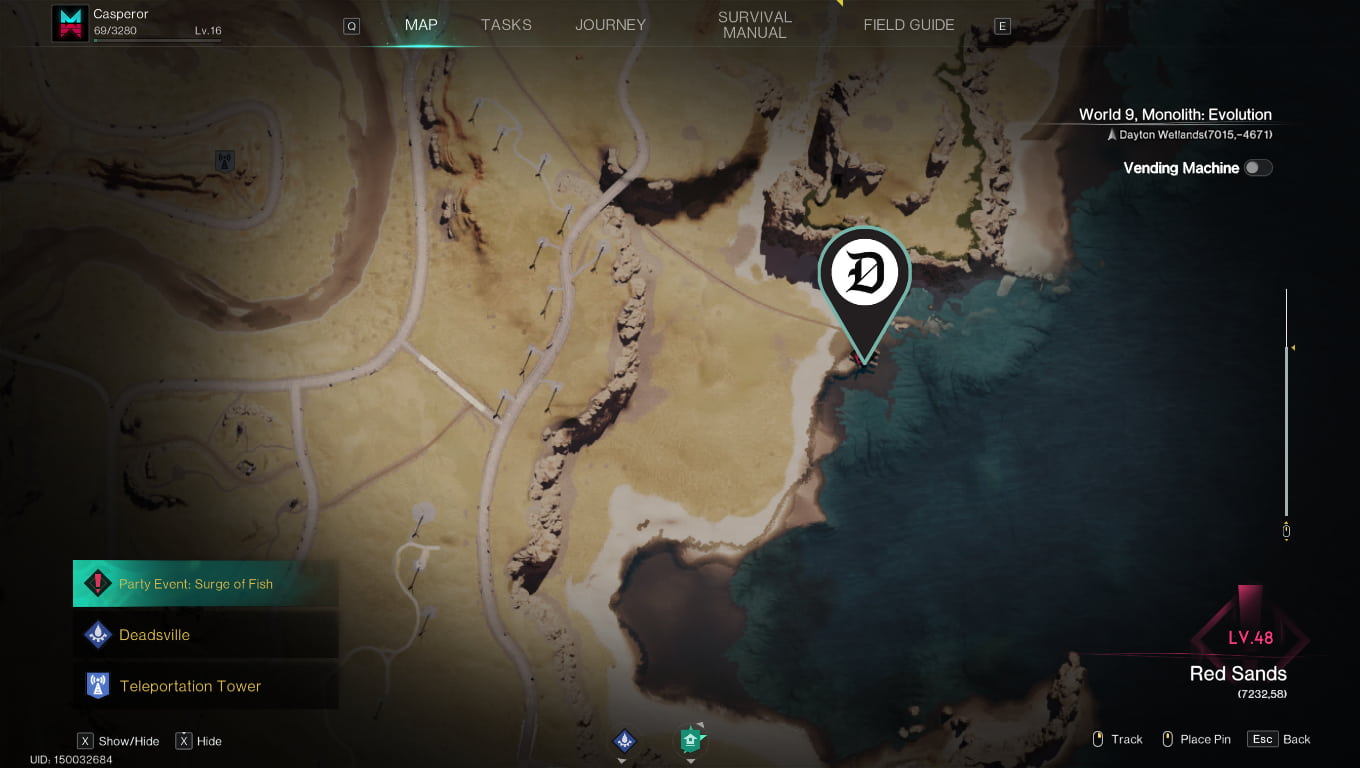Click Show/Hide to toggle the legend

pyautogui.click(x=117, y=740)
